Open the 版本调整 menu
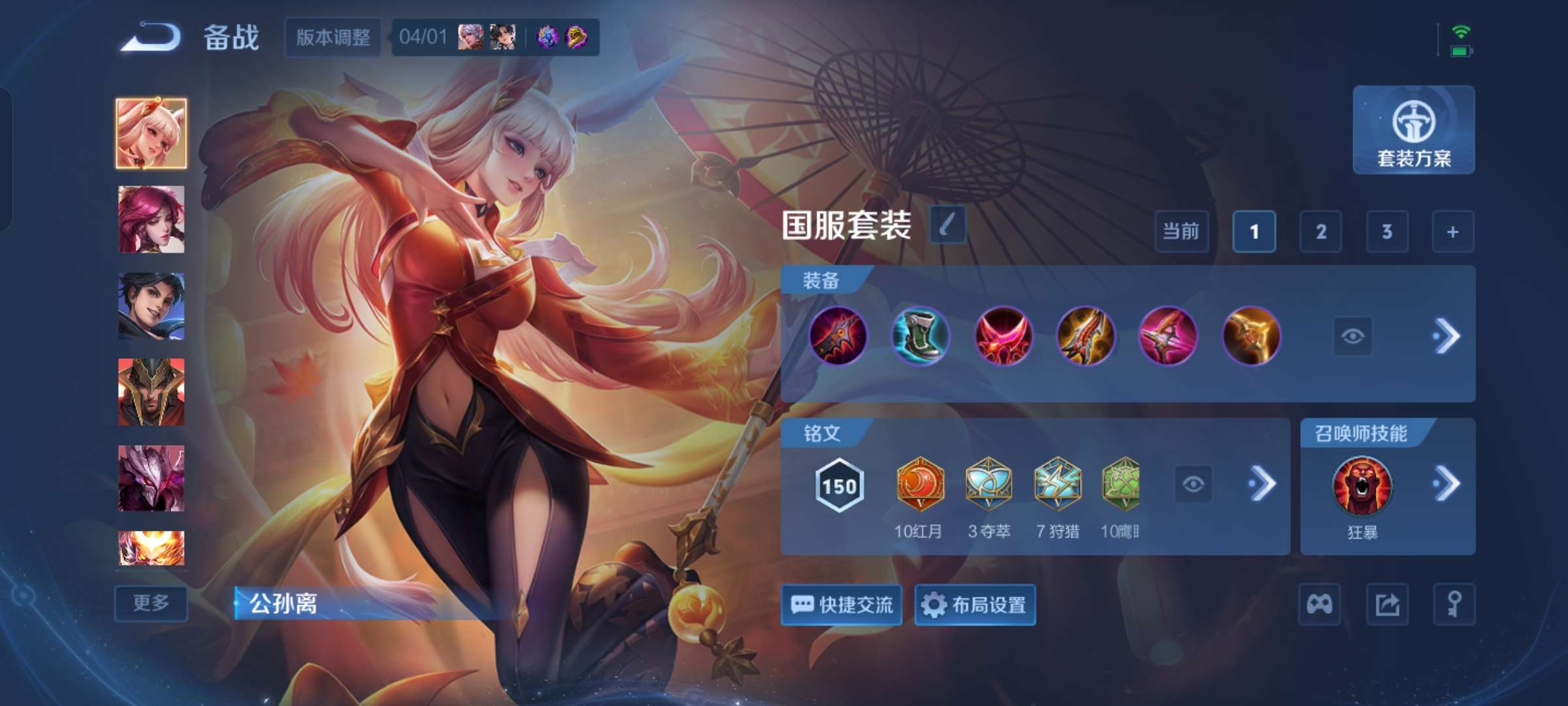Viewport: 1568px width, 706px height. point(332,37)
